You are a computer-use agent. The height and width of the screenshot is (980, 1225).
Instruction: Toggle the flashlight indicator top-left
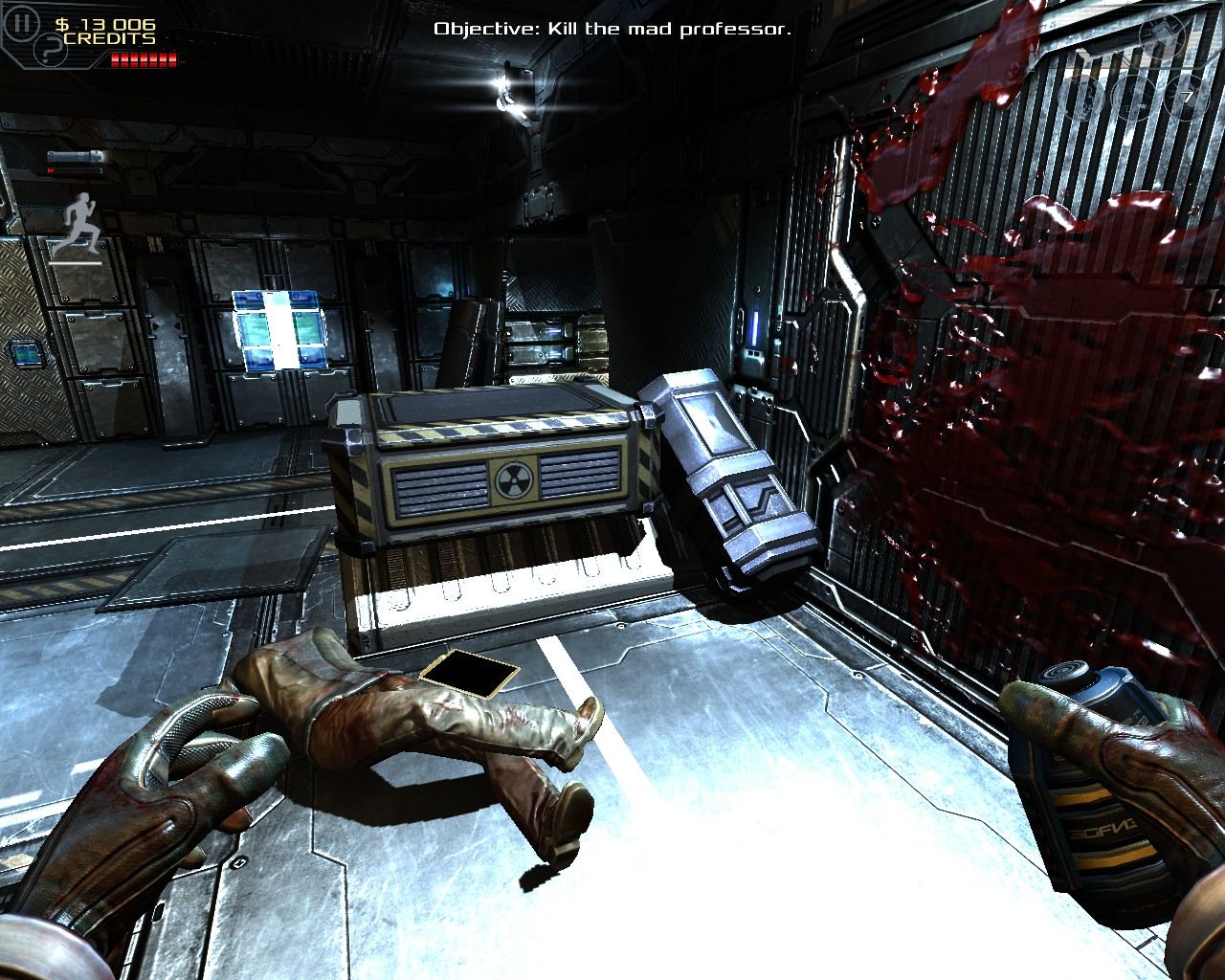75,156
